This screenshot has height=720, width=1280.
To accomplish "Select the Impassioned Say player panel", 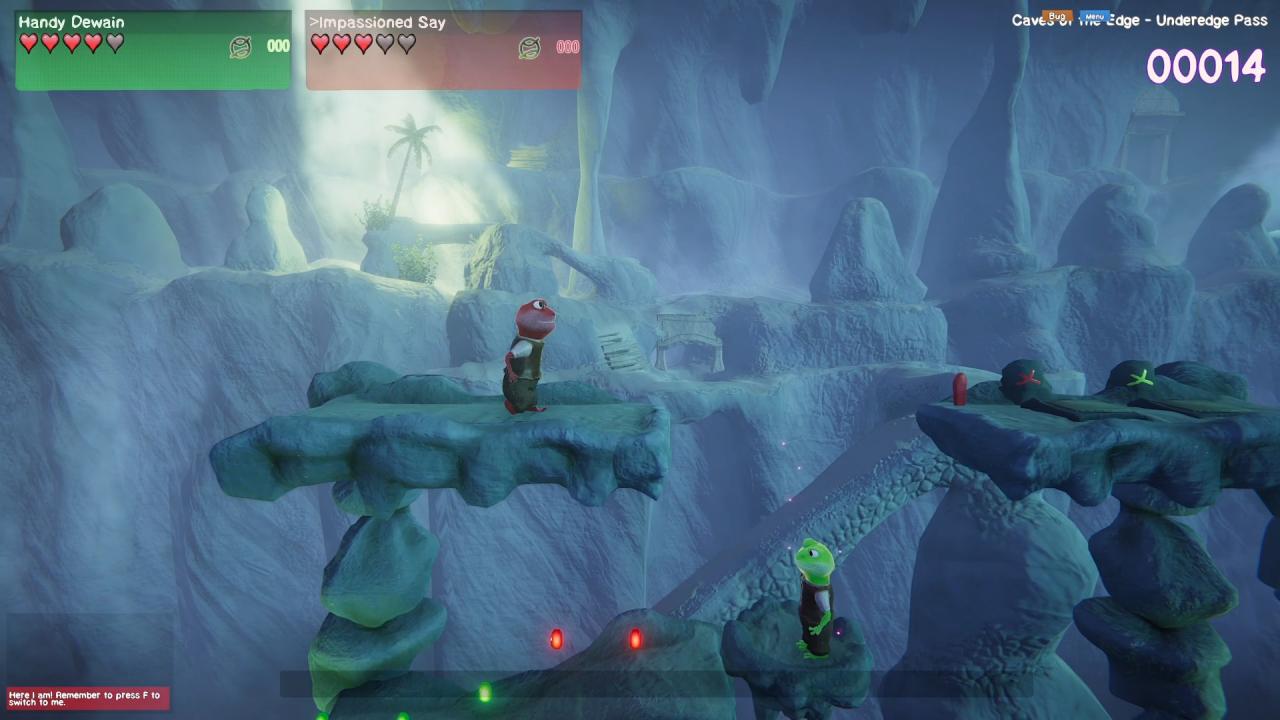I will click(x=443, y=50).
